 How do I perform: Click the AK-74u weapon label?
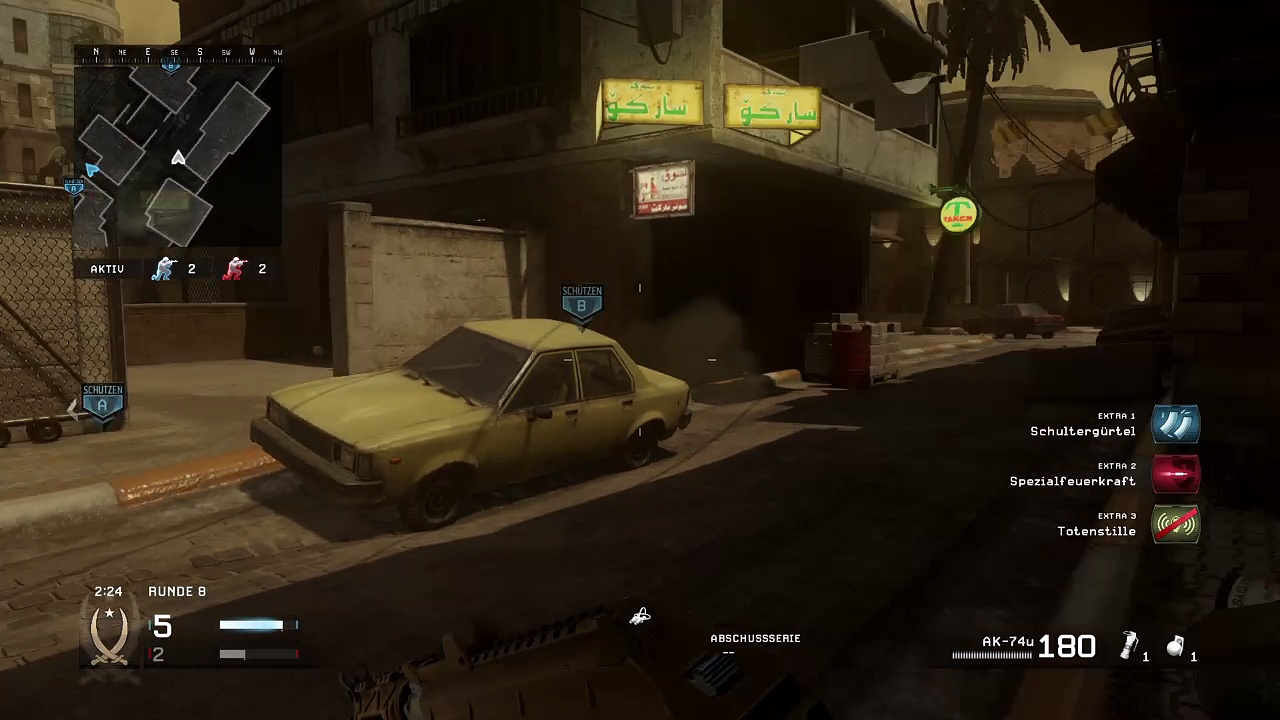1007,642
